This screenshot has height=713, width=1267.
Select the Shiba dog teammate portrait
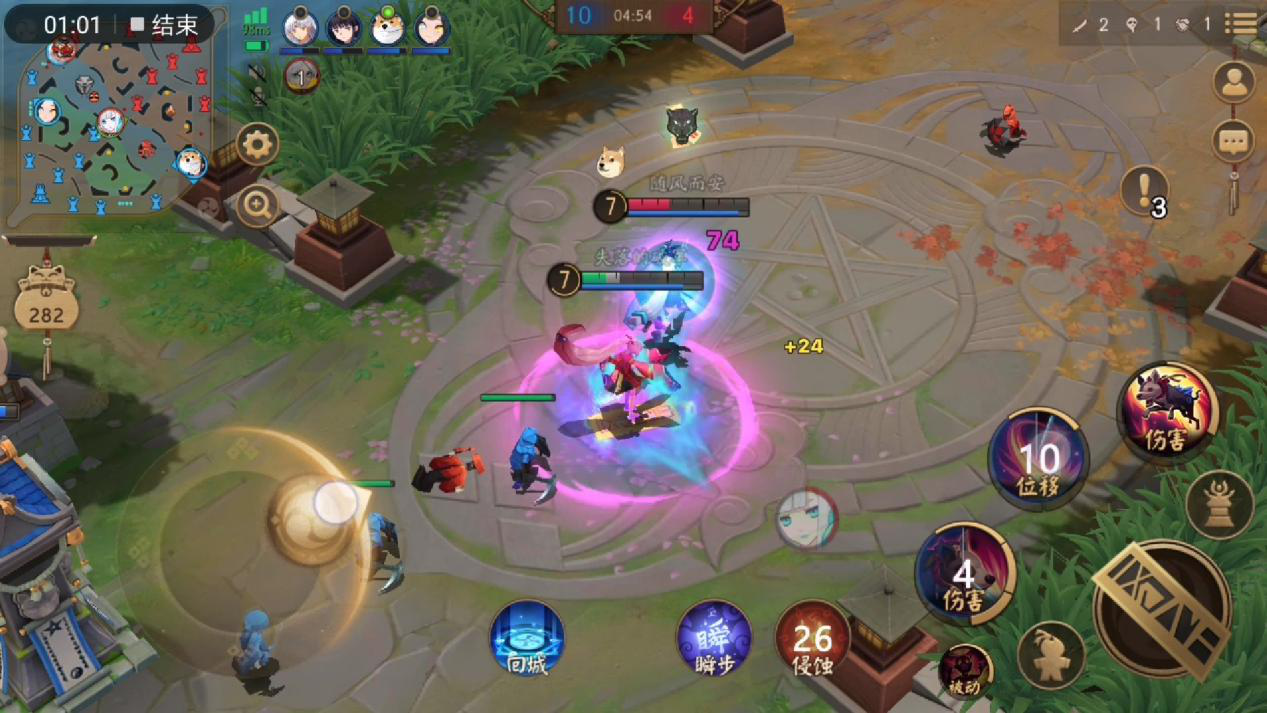pos(387,28)
